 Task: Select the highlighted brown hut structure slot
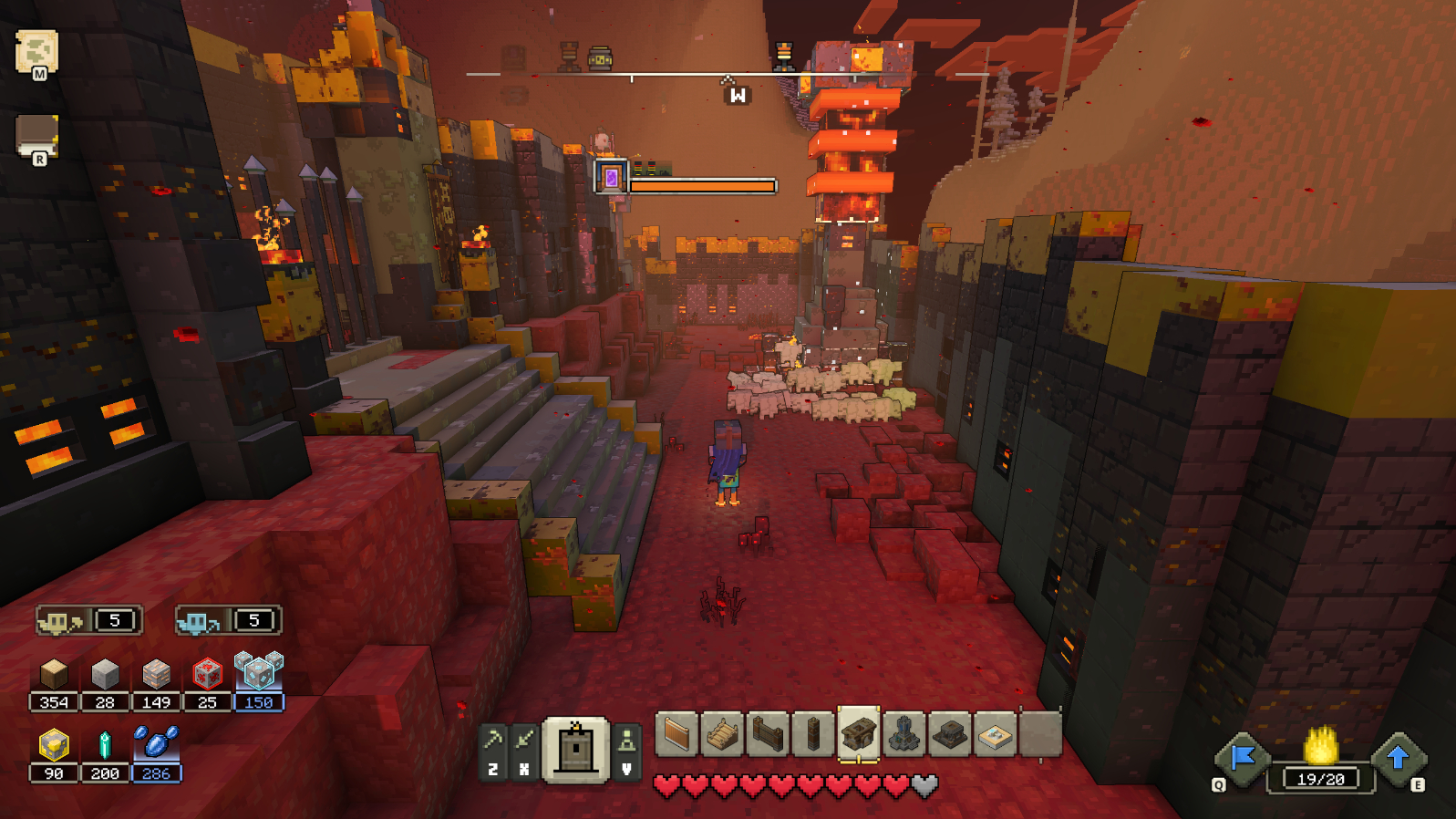(x=859, y=733)
